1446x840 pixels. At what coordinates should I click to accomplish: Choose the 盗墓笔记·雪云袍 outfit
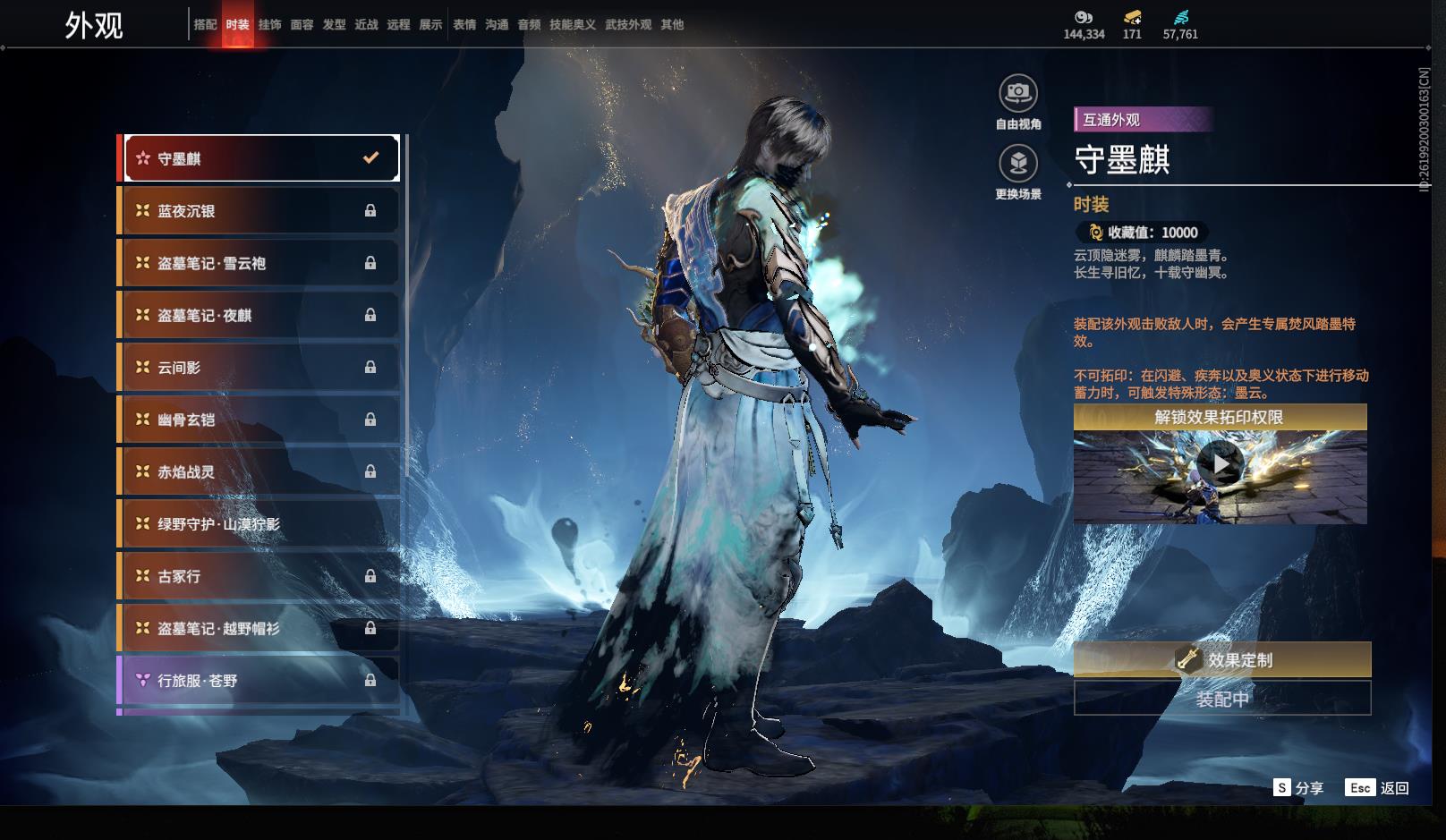click(x=259, y=263)
